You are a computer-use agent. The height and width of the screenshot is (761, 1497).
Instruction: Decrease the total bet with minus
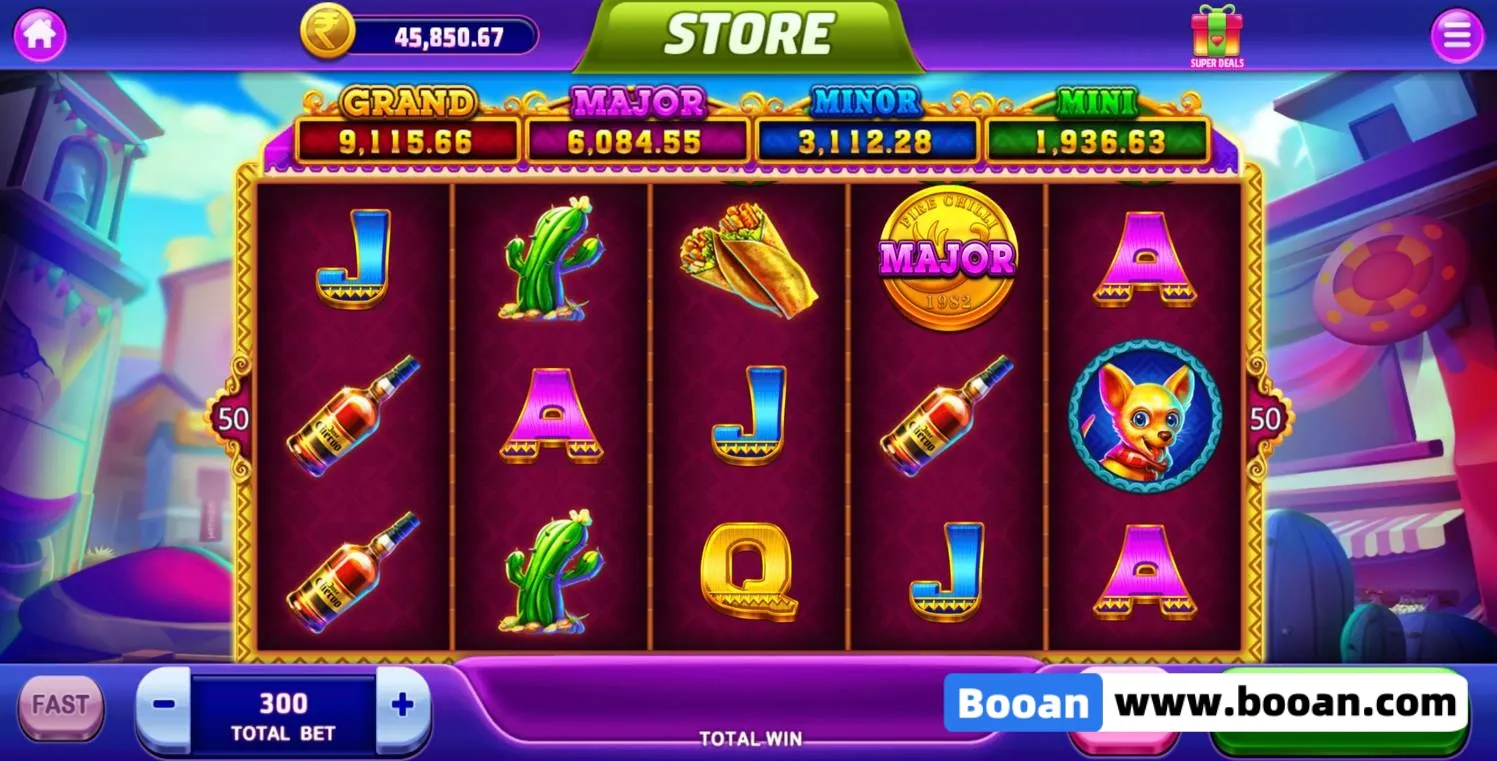coord(164,705)
